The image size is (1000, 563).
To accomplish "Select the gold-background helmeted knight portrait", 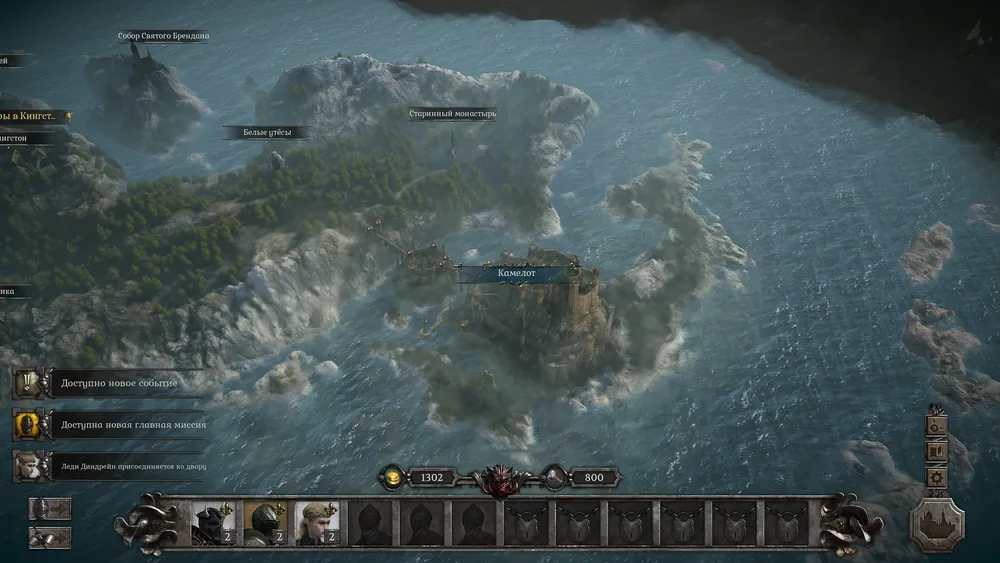I will point(264,522).
